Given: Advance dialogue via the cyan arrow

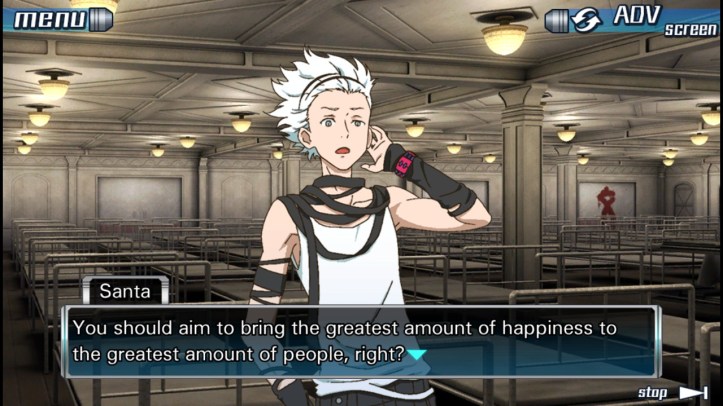Looking at the screenshot, I should [x=417, y=354].
